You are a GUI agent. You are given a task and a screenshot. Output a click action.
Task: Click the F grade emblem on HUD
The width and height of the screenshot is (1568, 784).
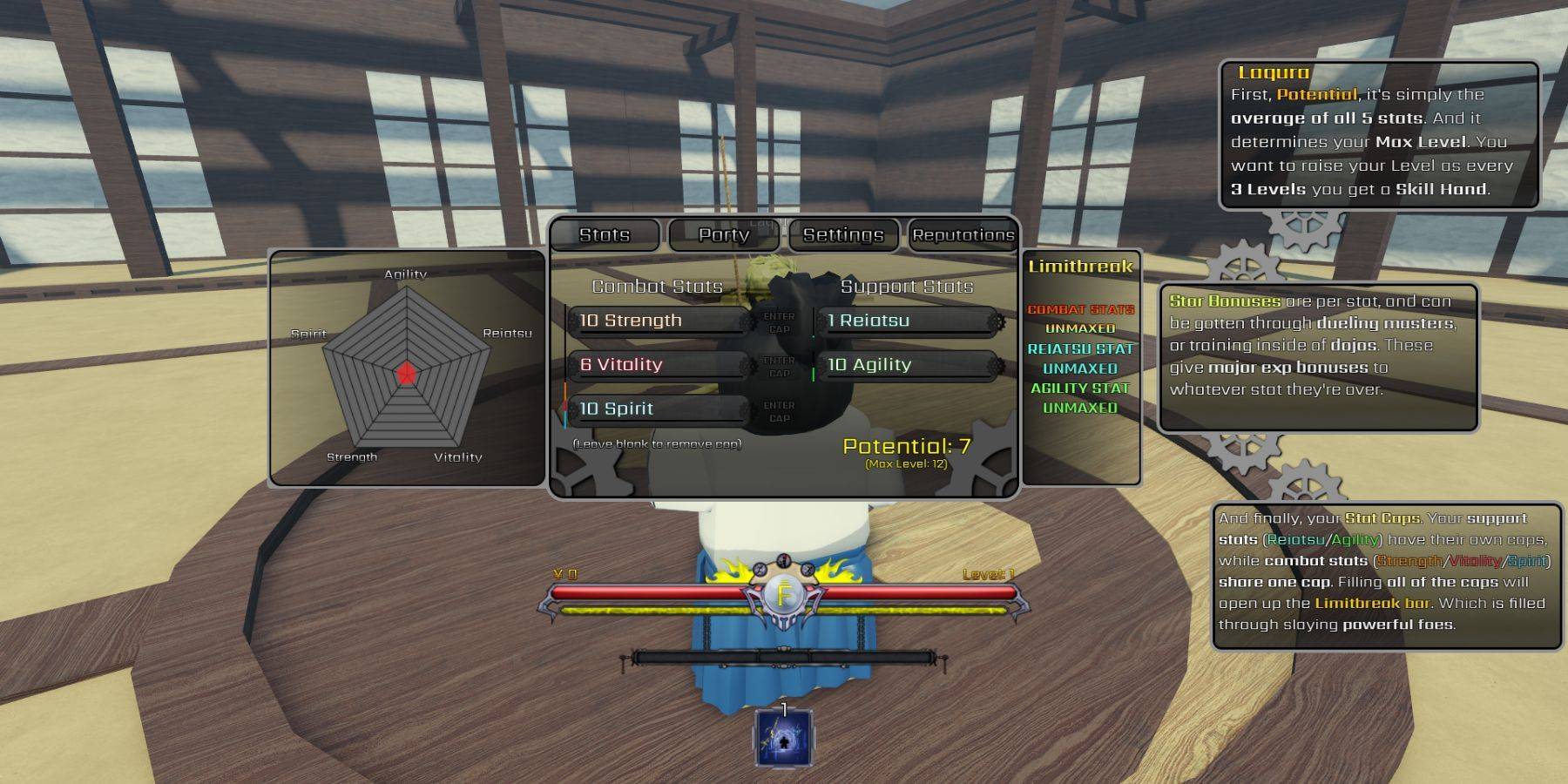784,596
